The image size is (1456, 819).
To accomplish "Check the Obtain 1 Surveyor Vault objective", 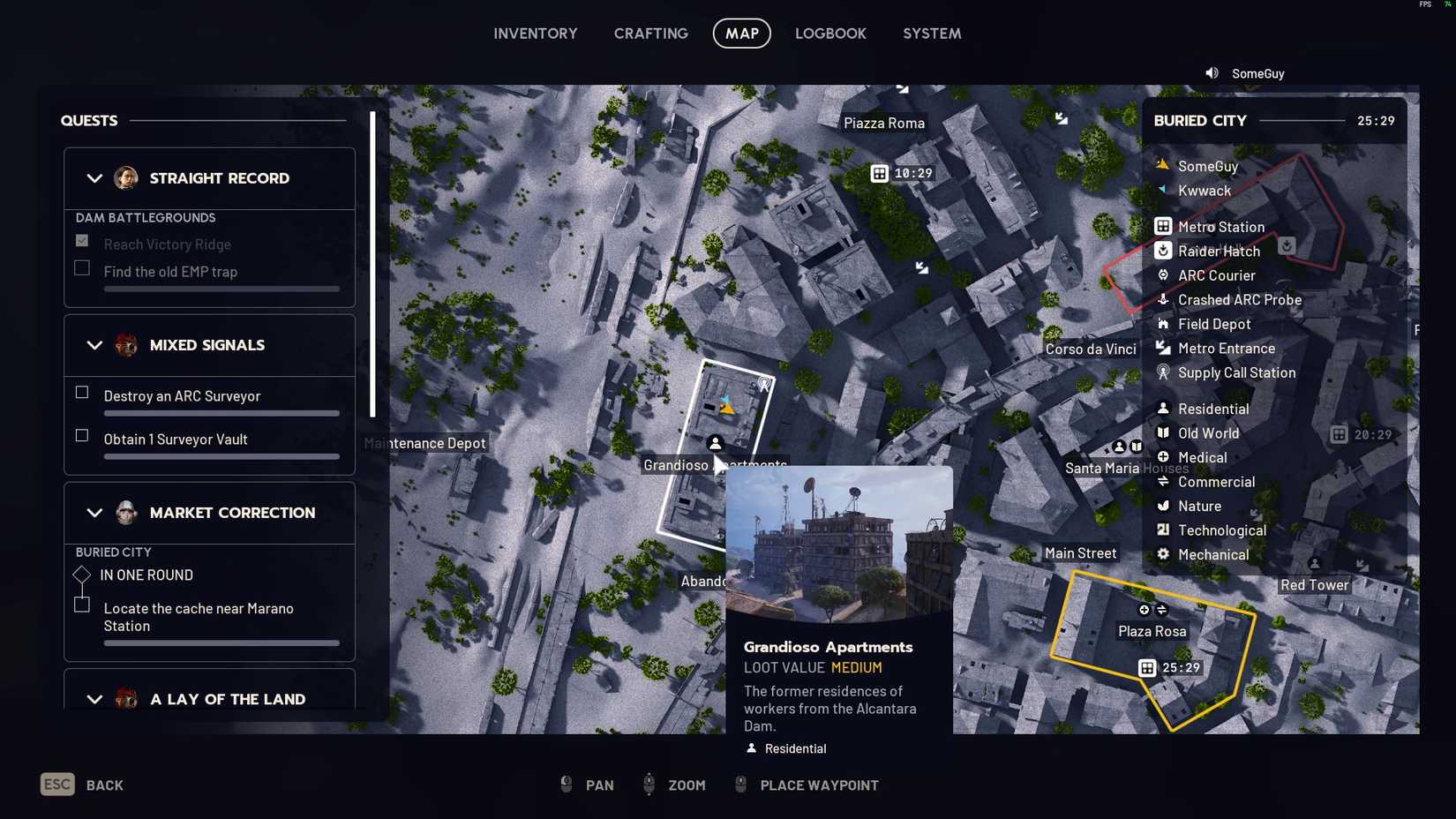I will pyautogui.click(x=81, y=435).
